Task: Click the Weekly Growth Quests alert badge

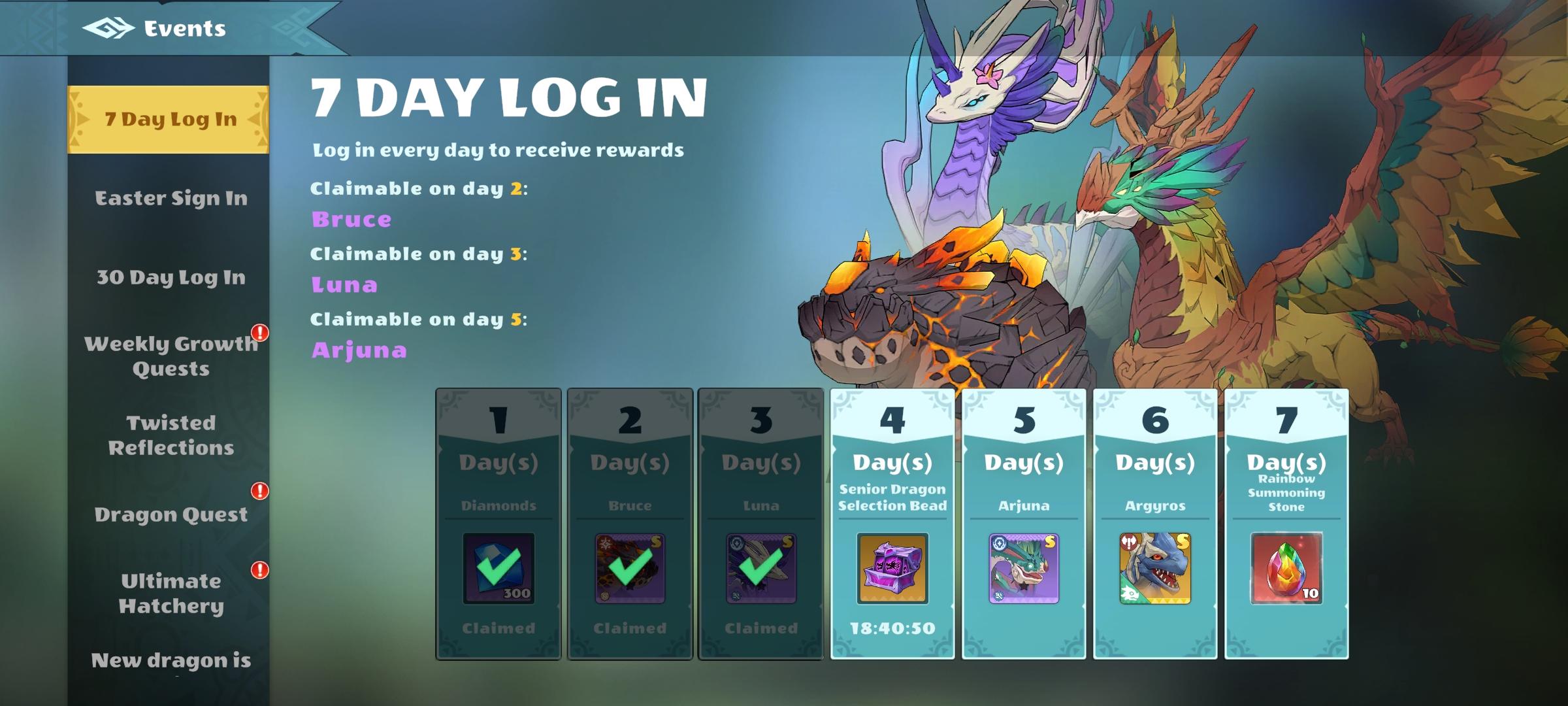Action: [261, 333]
